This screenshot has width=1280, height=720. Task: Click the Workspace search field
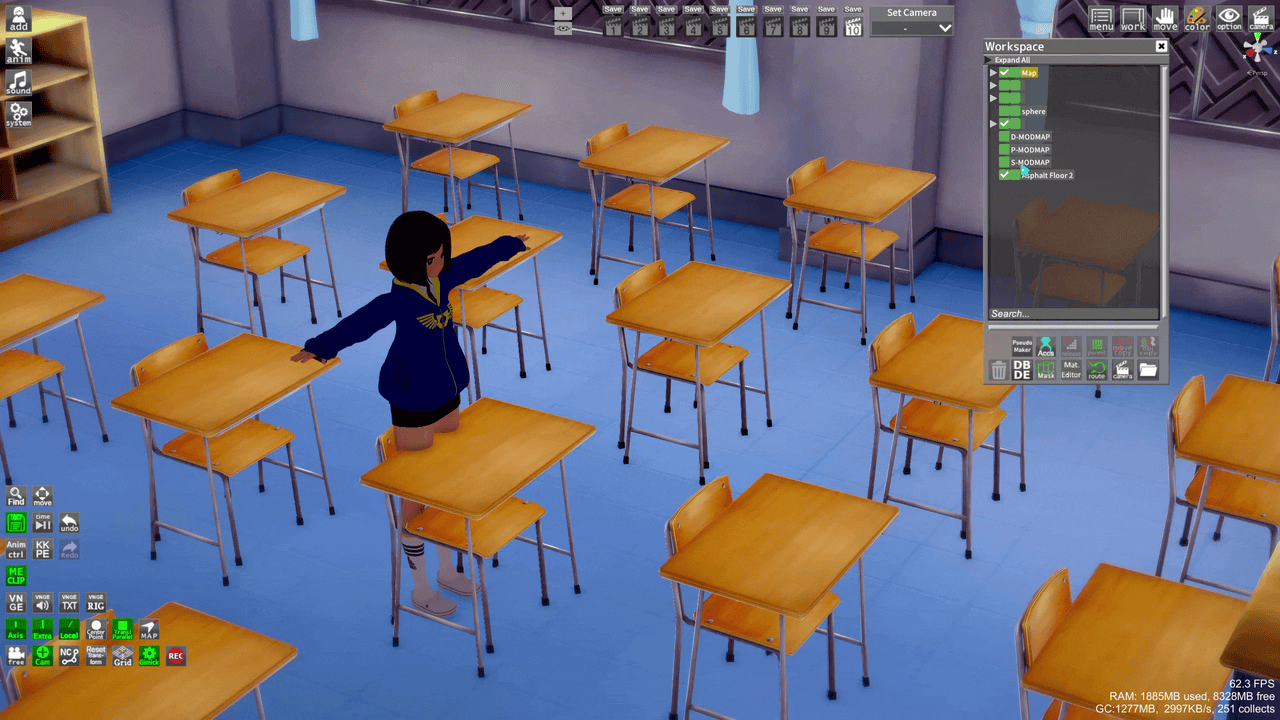[x=1072, y=314]
